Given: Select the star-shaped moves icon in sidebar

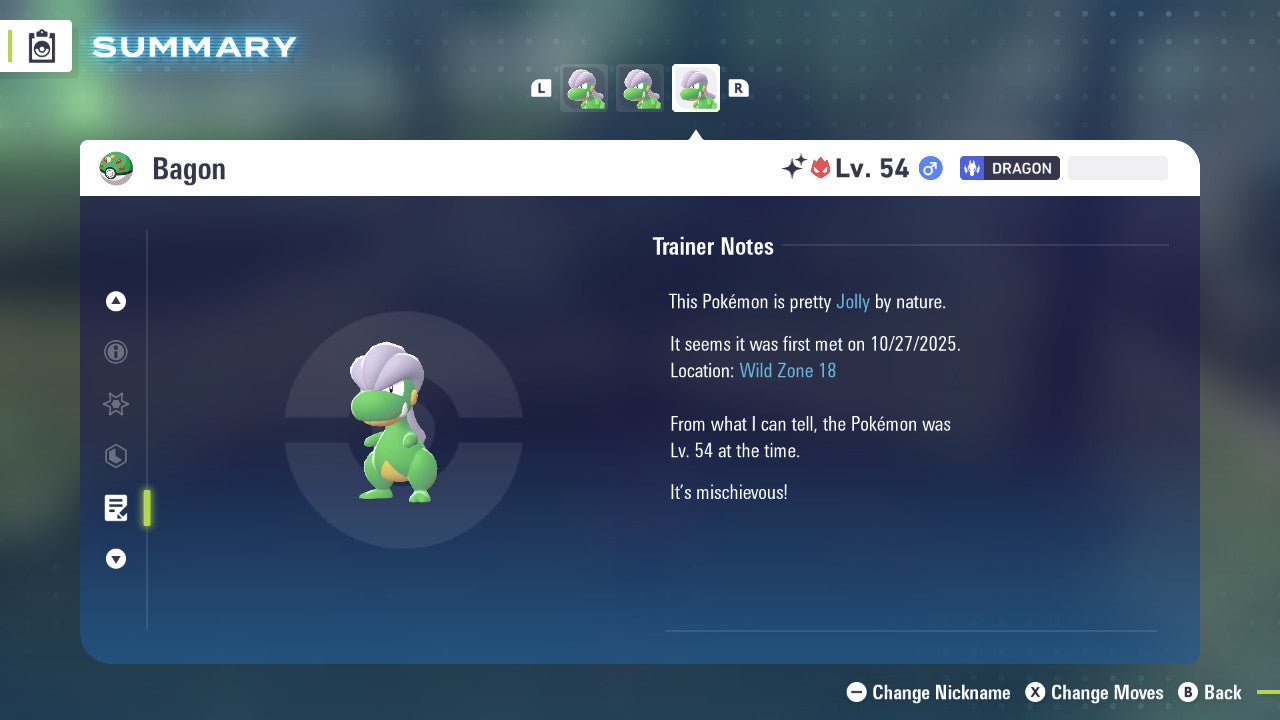Looking at the screenshot, I should coord(116,404).
